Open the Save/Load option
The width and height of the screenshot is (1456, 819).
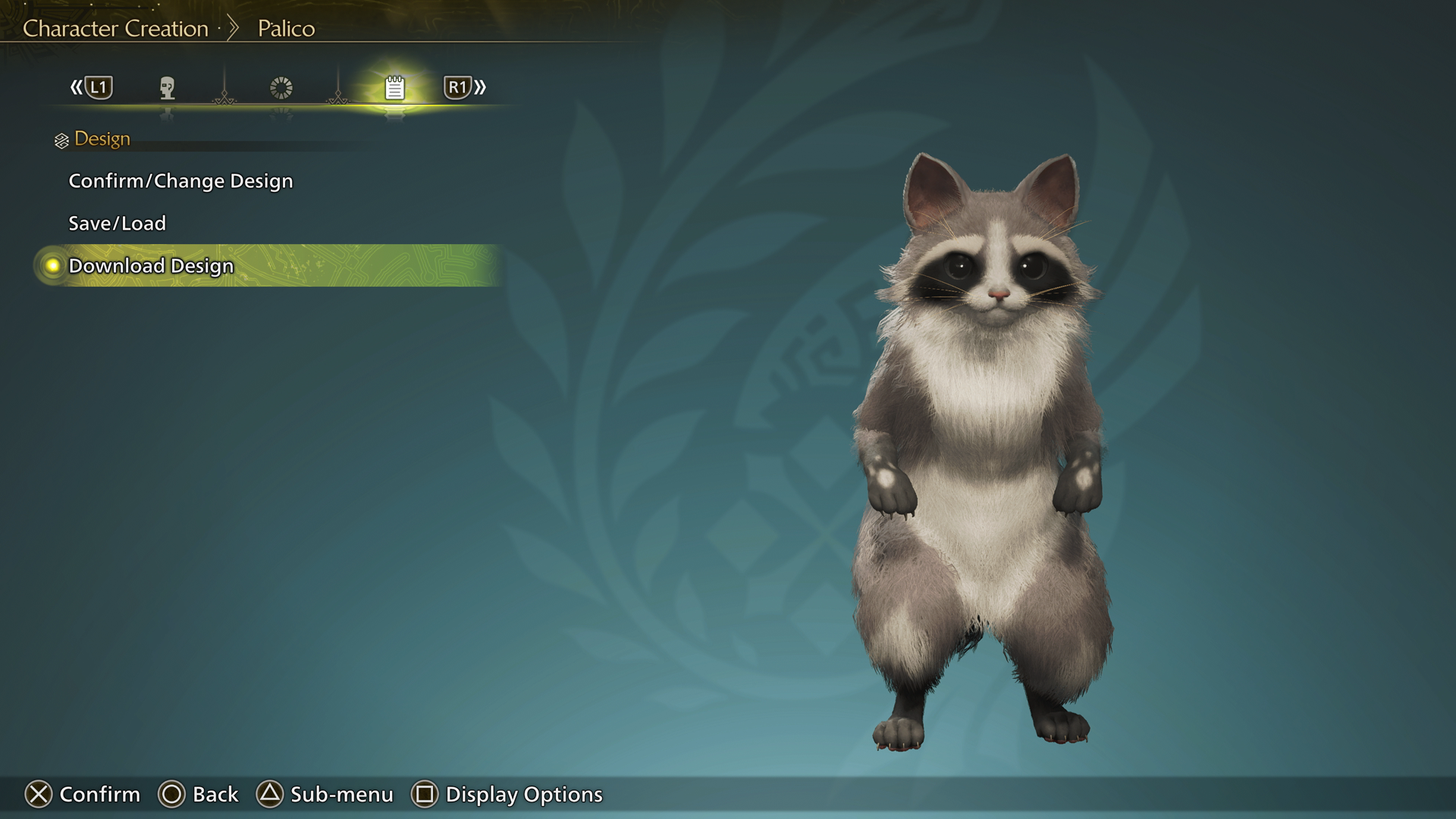[117, 224]
